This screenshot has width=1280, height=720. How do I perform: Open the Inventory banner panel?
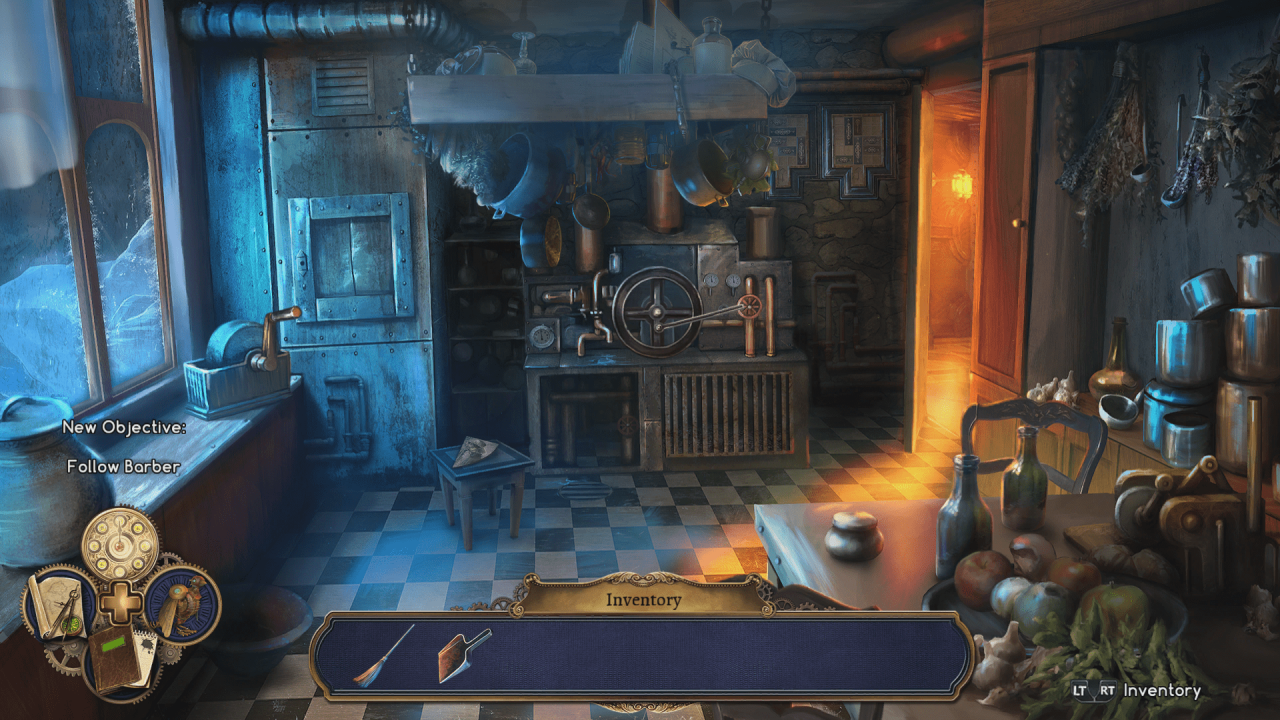tap(642, 599)
